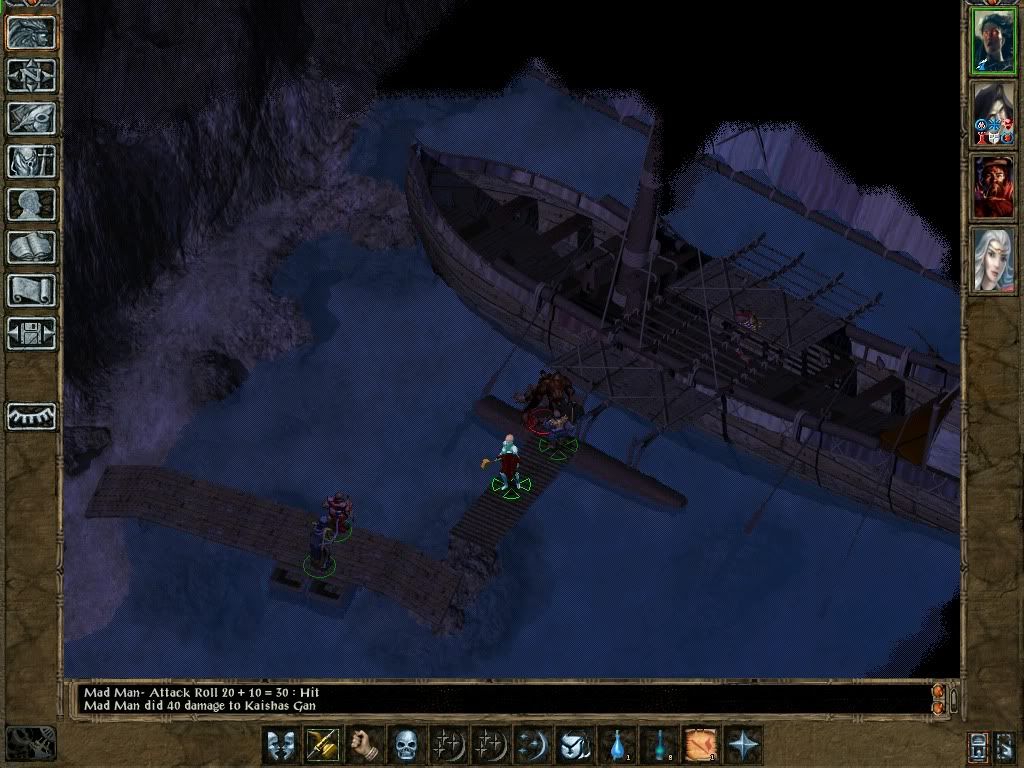Click the rest party closed-eye button
The width and height of the screenshot is (1024, 768).
31,416
